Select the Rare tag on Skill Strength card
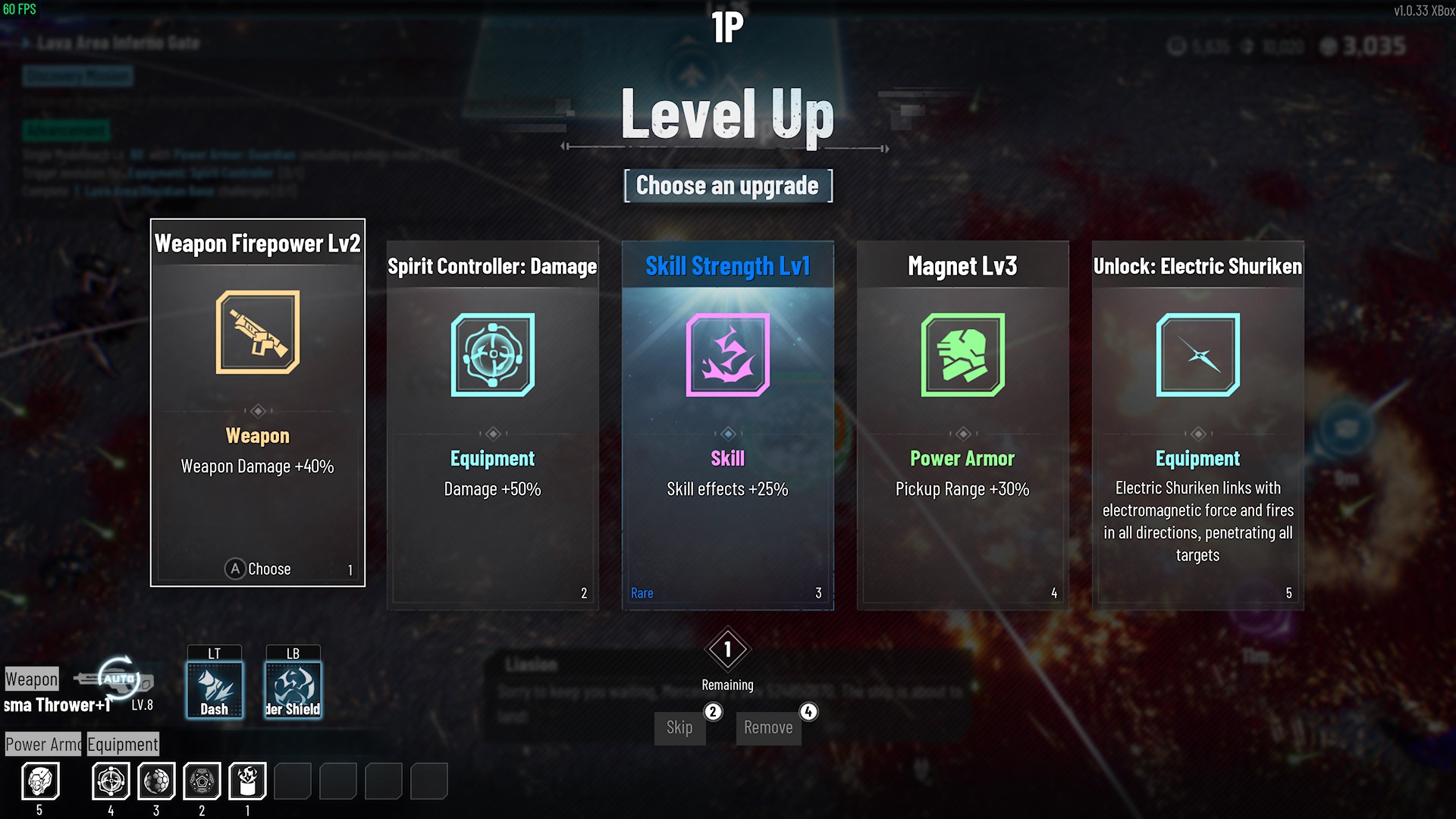Image resolution: width=1456 pixels, height=819 pixels. coord(642,593)
